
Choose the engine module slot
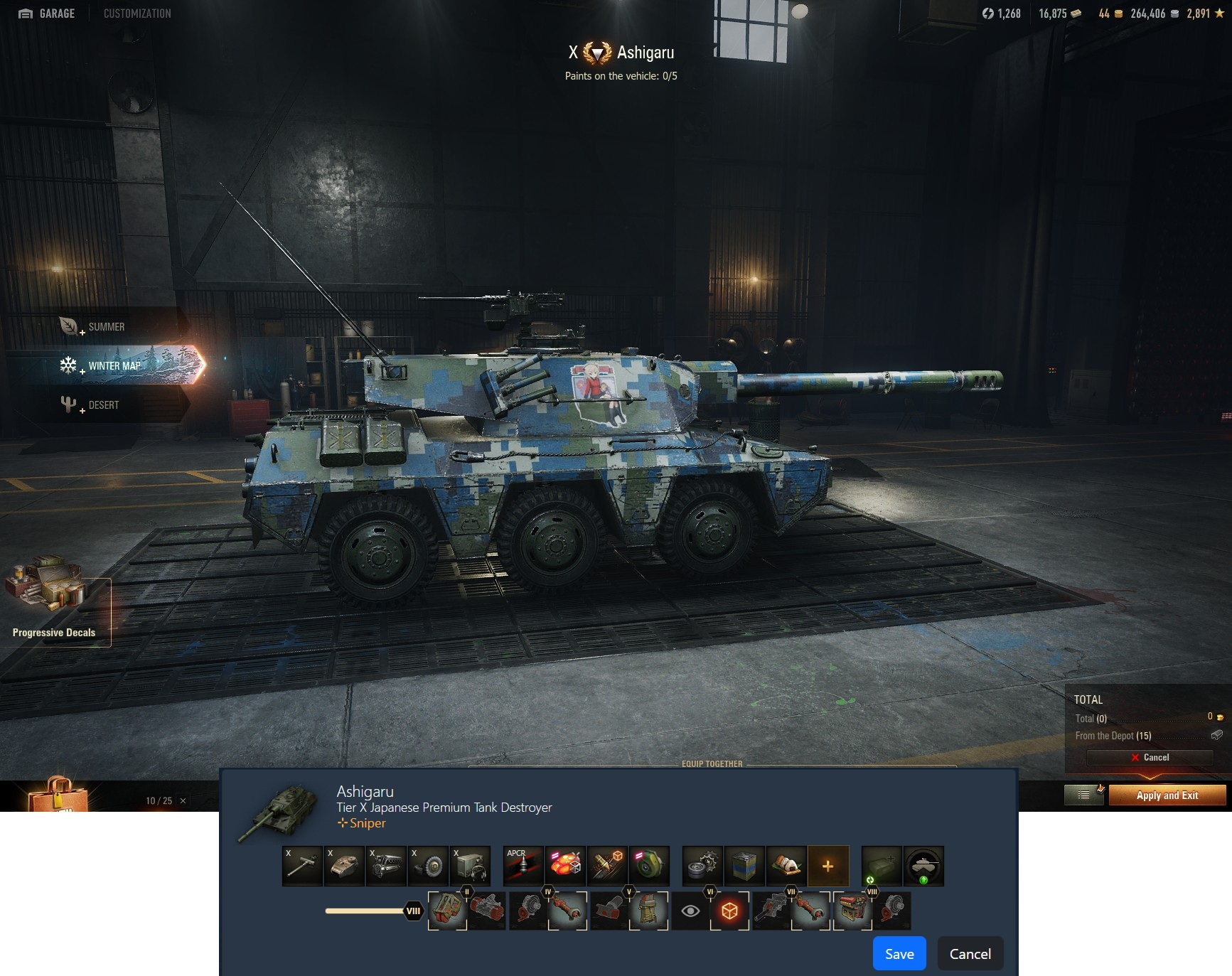click(386, 866)
